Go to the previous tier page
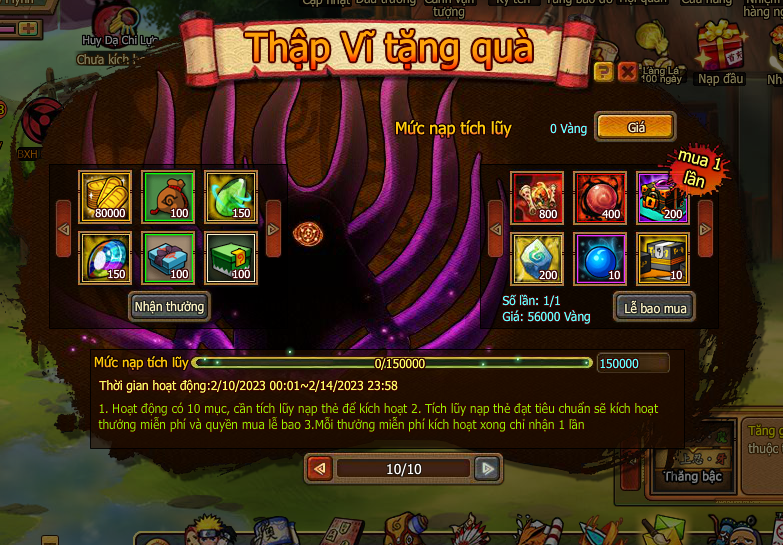 [320, 468]
